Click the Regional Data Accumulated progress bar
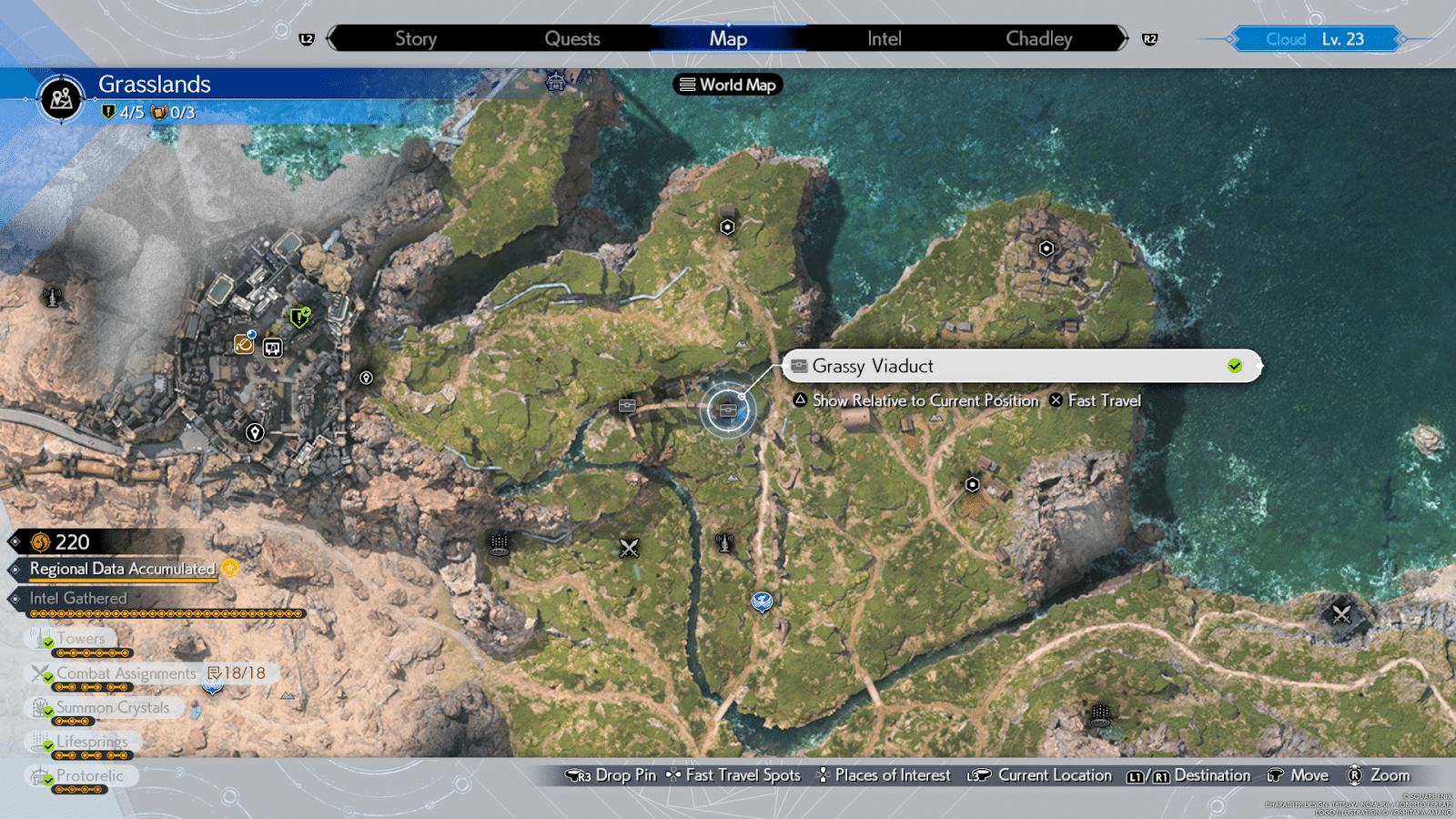This screenshot has height=819, width=1456. coord(123,569)
